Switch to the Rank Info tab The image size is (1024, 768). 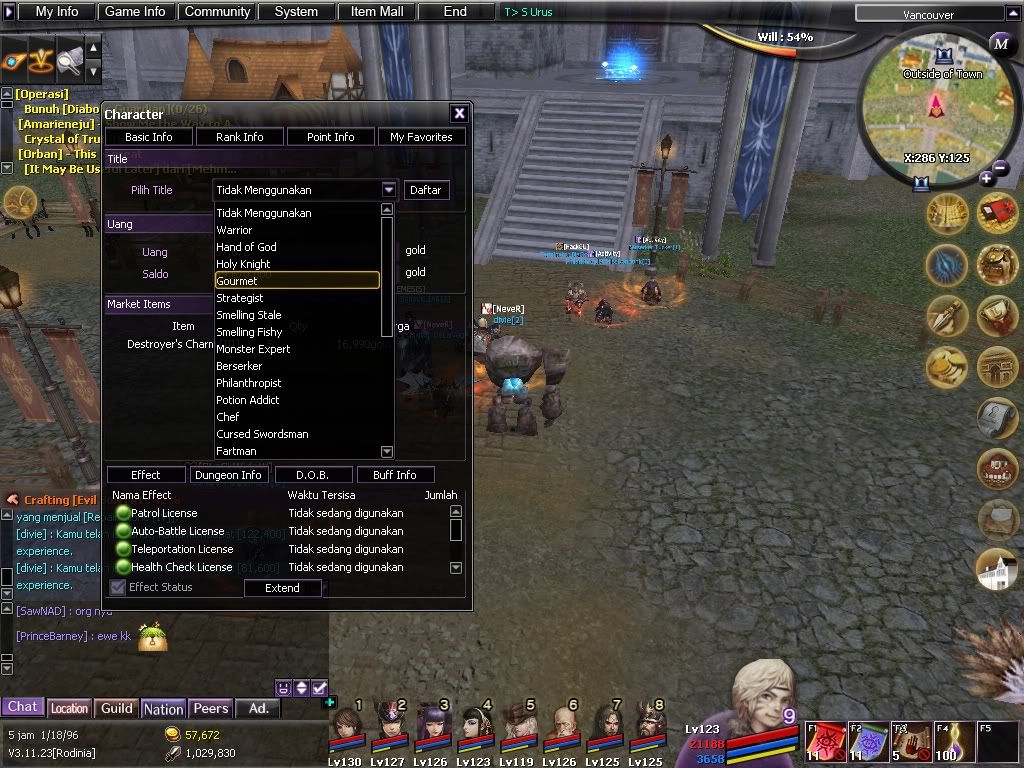click(x=240, y=137)
